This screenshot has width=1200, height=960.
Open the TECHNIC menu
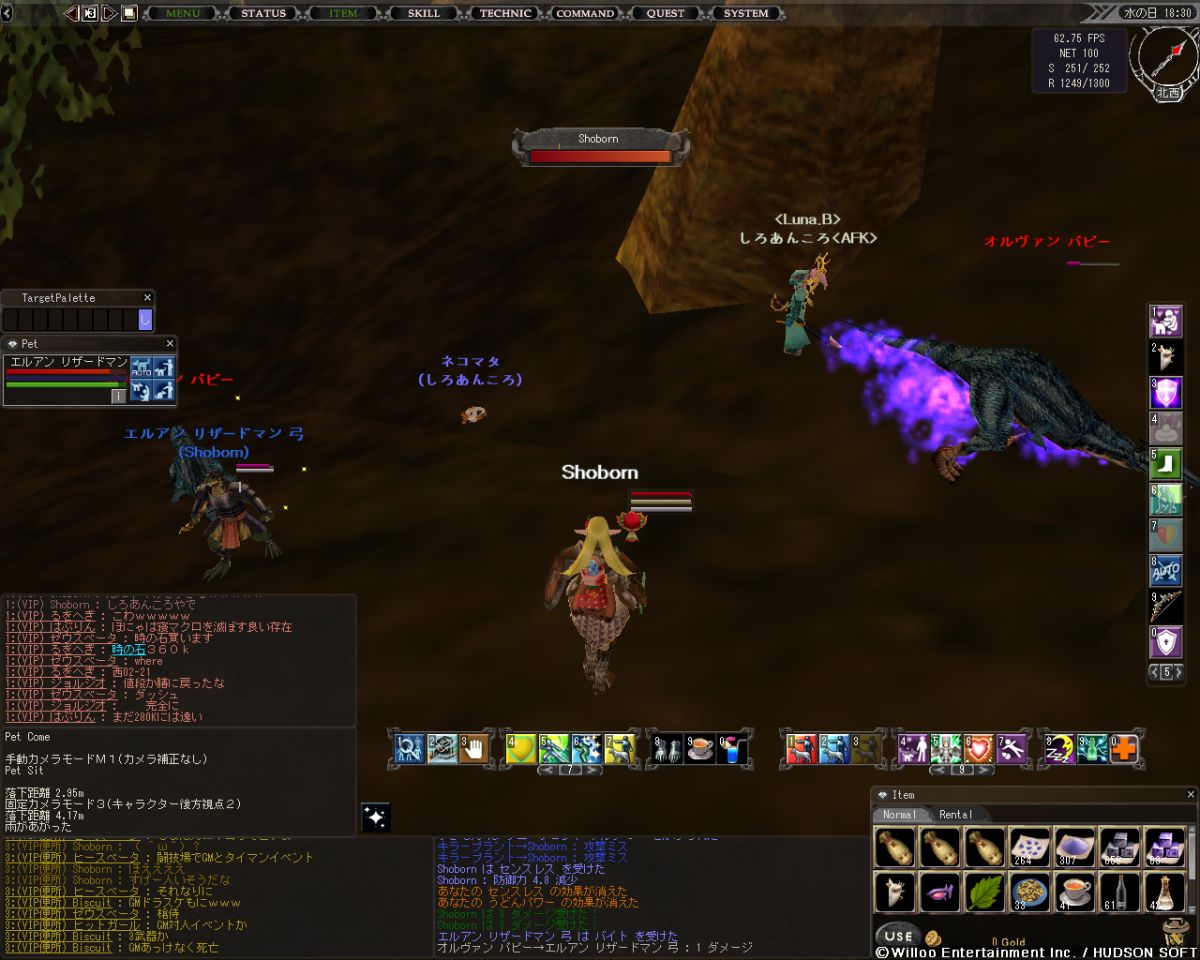point(505,13)
